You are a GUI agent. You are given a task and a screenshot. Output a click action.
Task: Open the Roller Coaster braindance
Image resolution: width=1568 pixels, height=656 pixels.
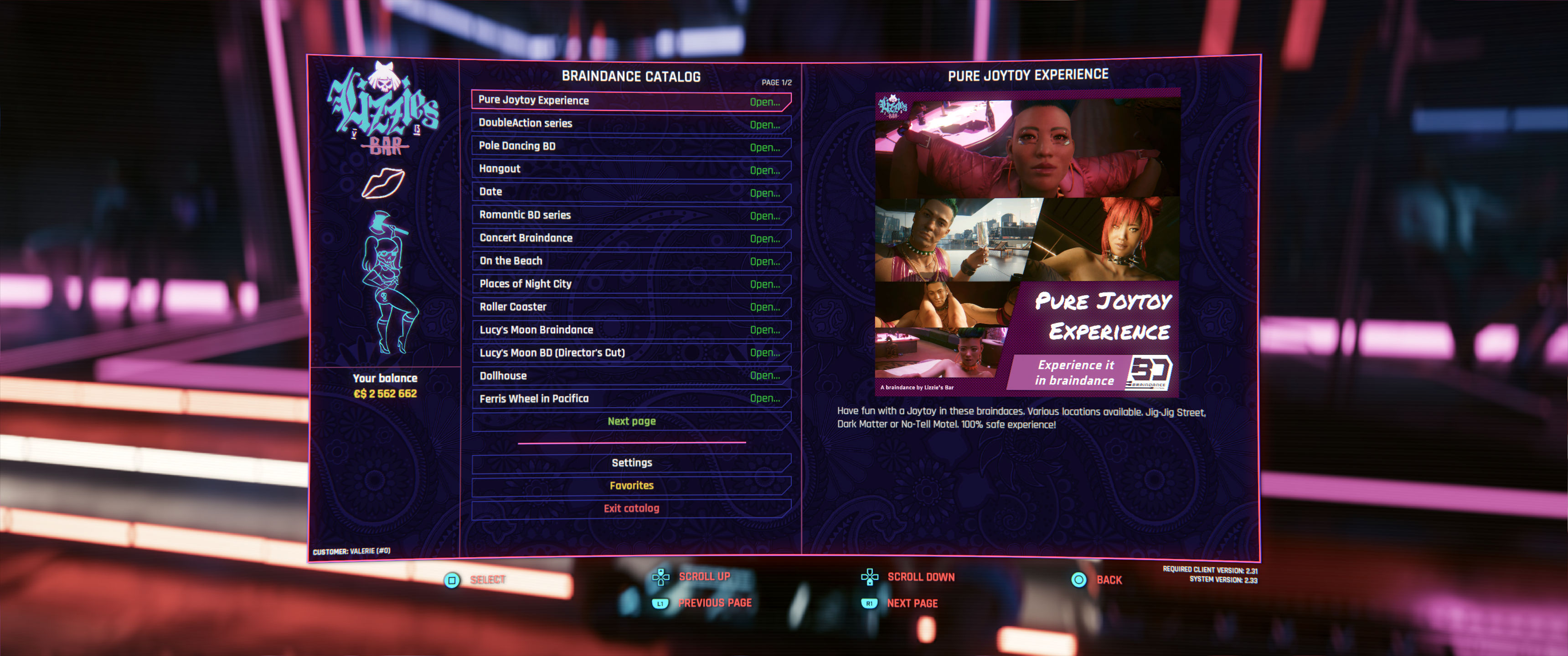(630, 307)
